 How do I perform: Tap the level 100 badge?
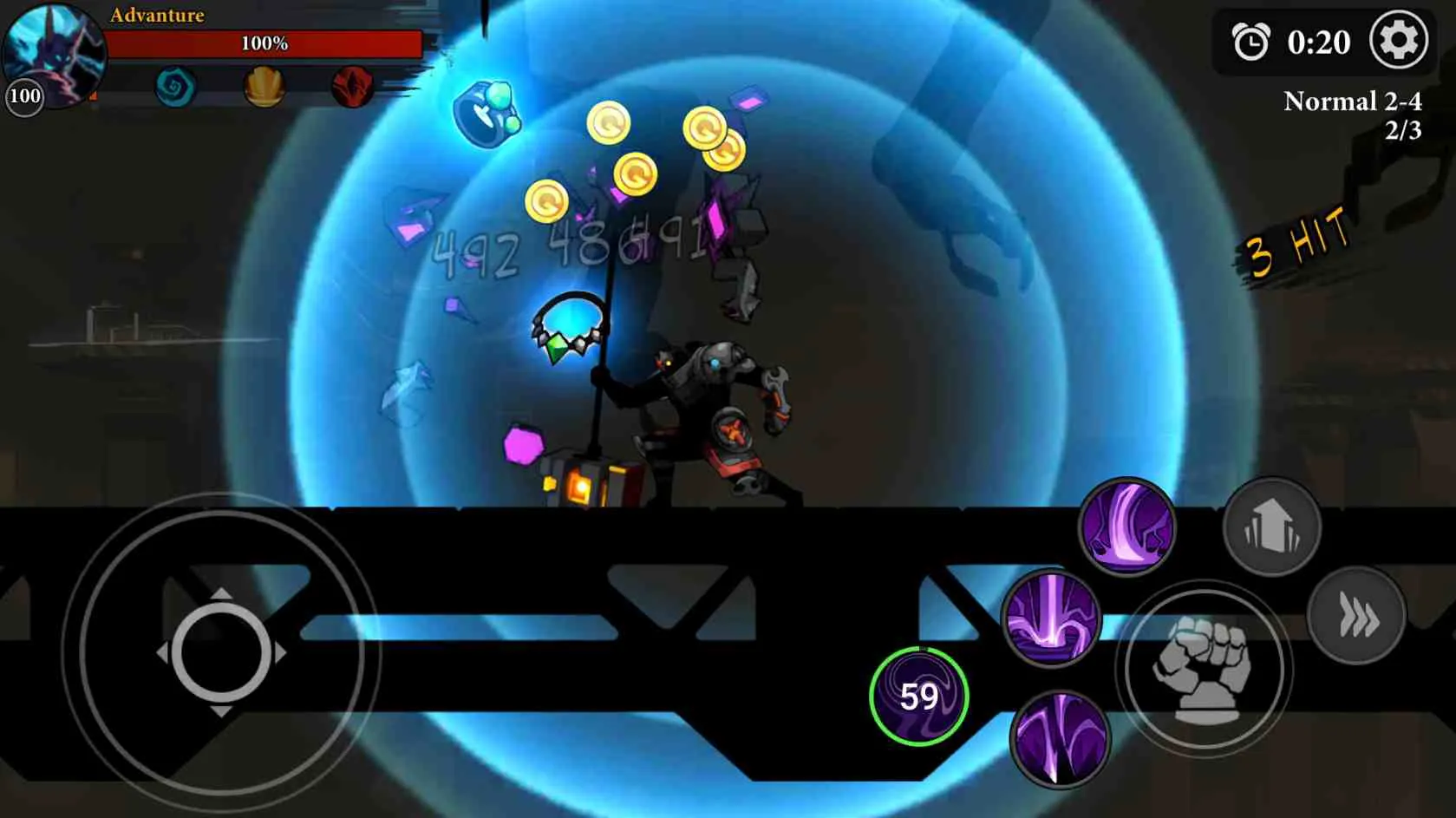[23, 96]
